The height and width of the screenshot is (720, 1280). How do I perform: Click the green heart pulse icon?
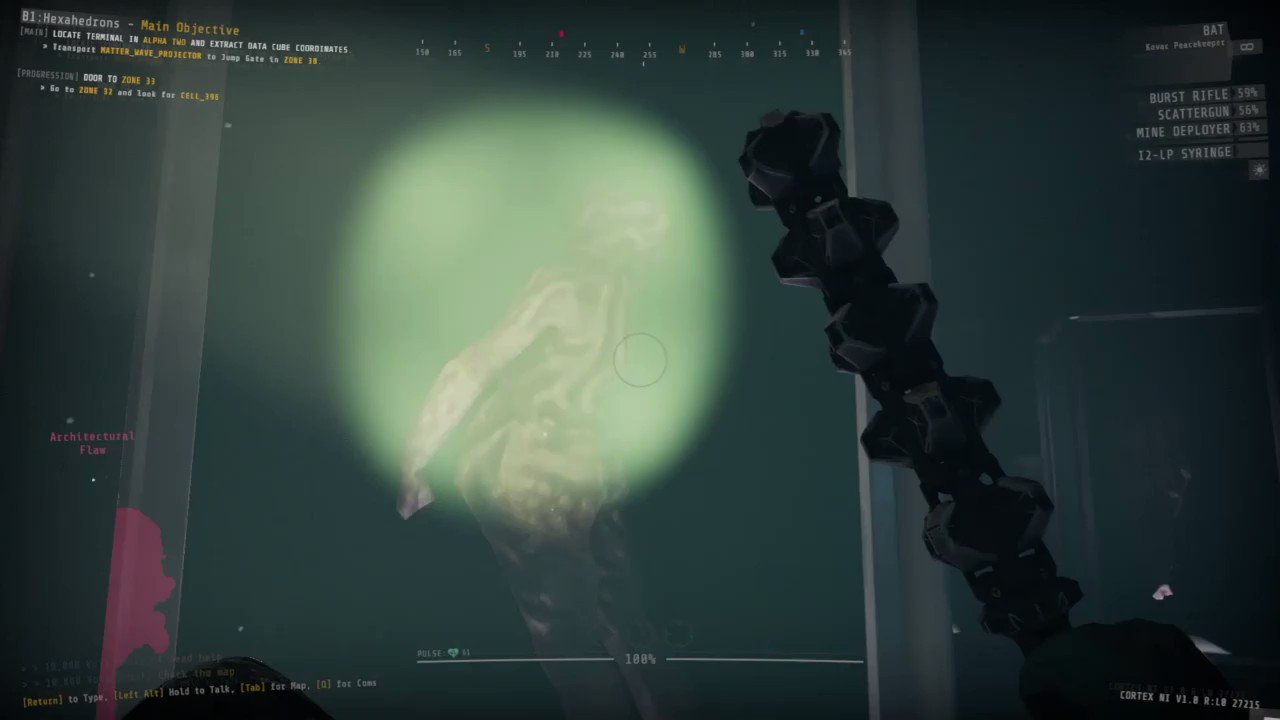pos(452,652)
